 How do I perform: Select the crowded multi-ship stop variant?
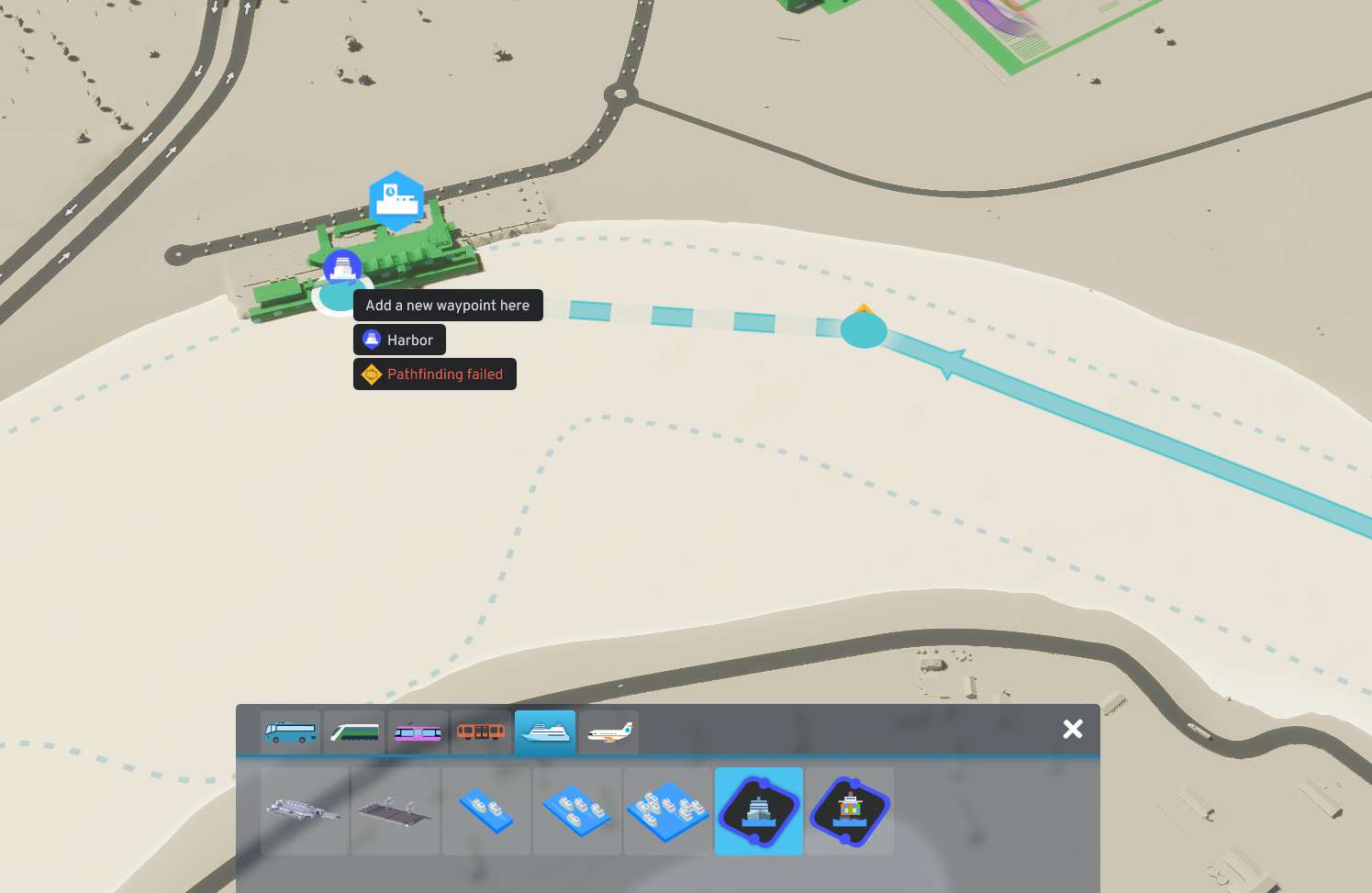[x=668, y=811]
